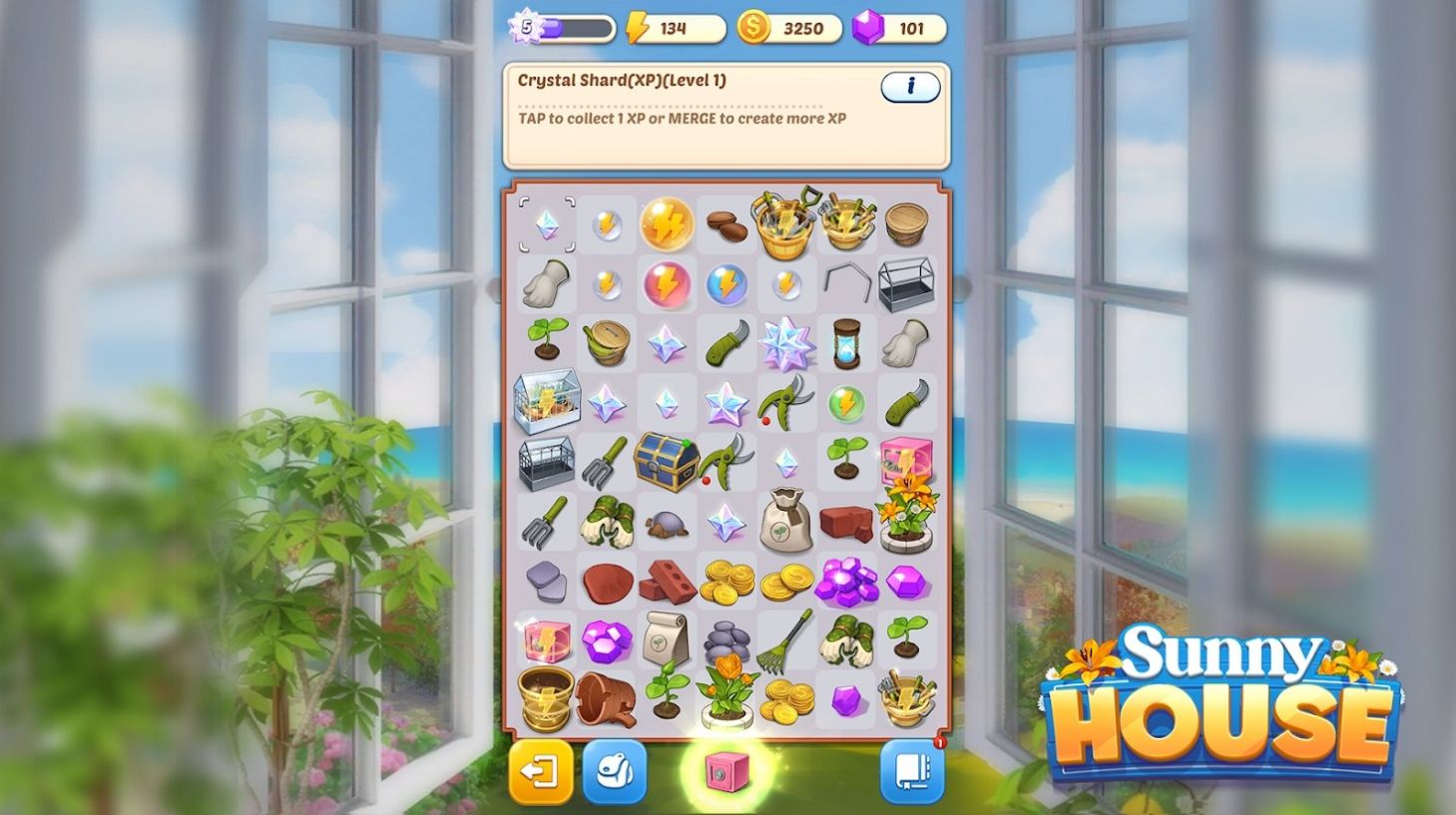Collect a glowing energy orb from the board
The image size is (1456, 815).
point(666,224)
